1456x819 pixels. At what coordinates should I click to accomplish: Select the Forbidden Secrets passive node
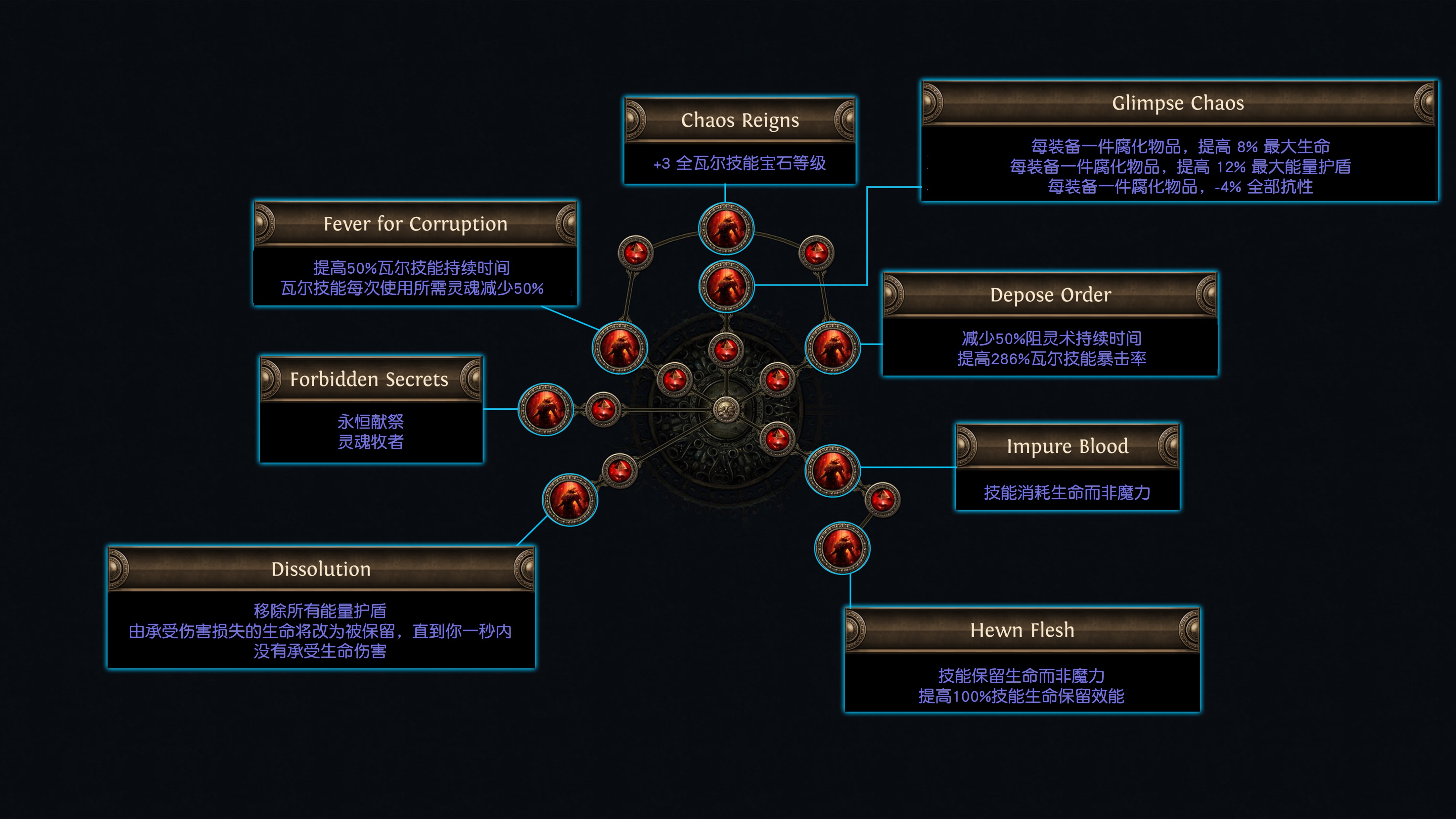click(545, 409)
